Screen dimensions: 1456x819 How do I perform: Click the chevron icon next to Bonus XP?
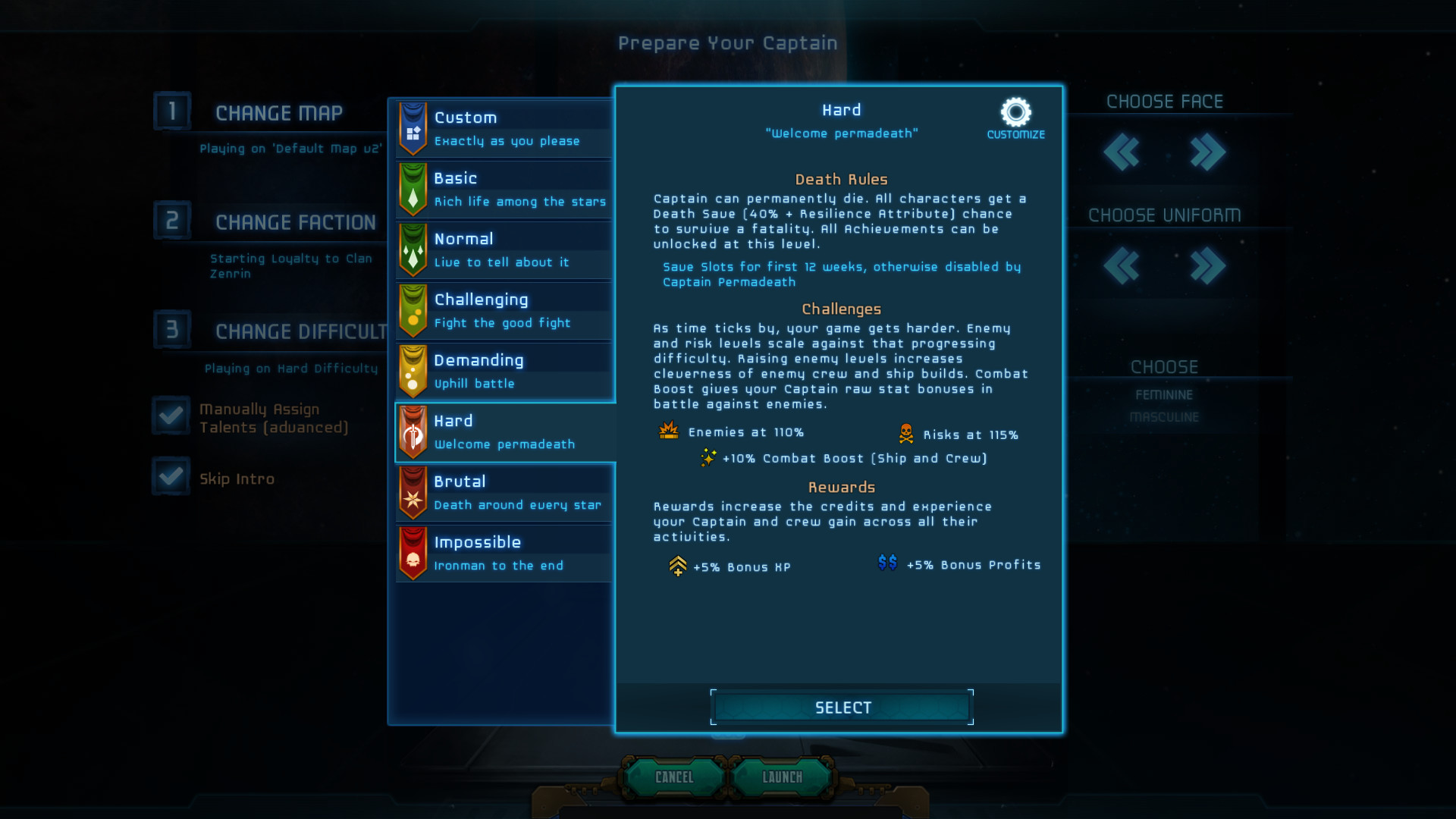pyautogui.click(x=679, y=565)
